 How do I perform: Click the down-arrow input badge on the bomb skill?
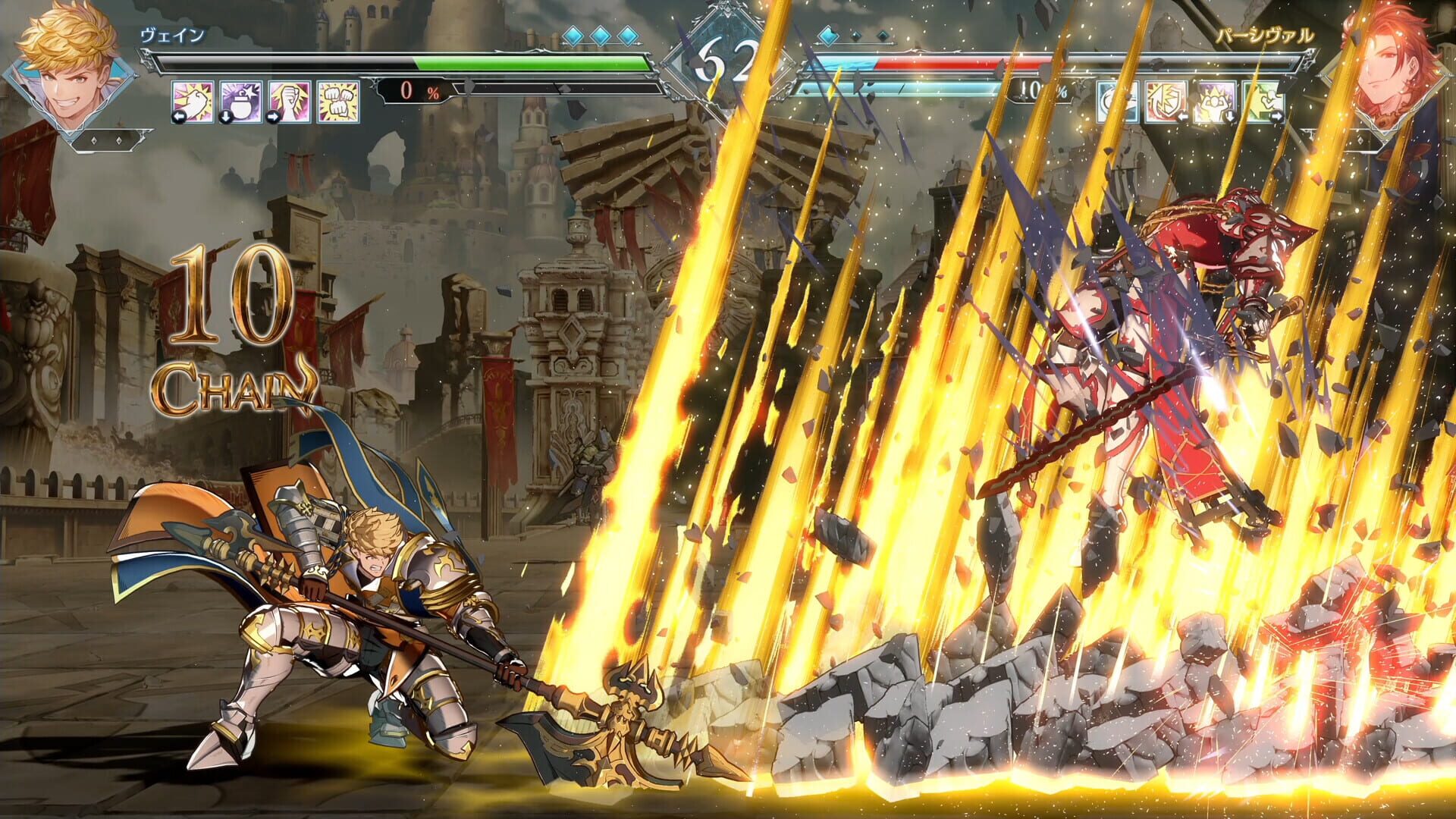coord(226,116)
